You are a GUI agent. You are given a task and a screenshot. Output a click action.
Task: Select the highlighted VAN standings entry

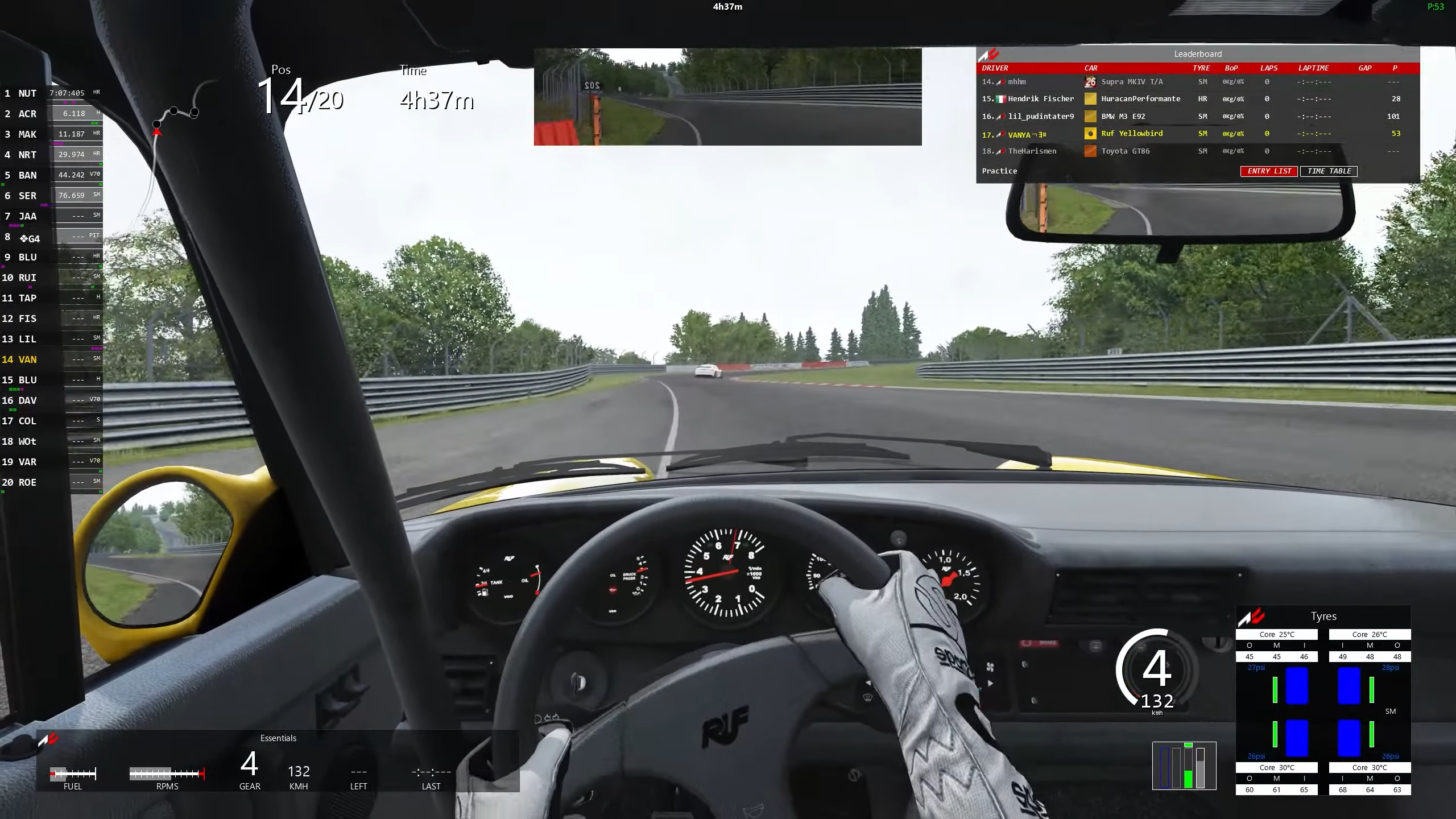click(x=27, y=359)
